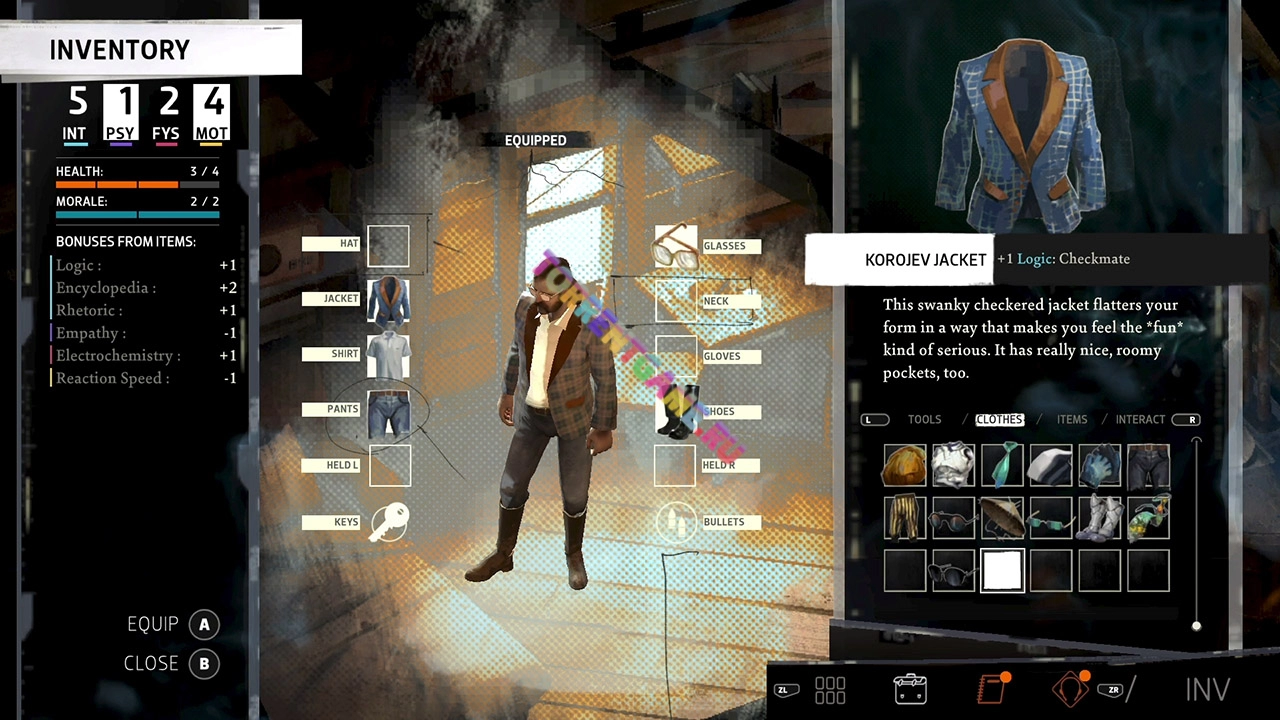Select the yellow striped pants item
Viewport: 1280px width, 720px height.
coord(904,518)
